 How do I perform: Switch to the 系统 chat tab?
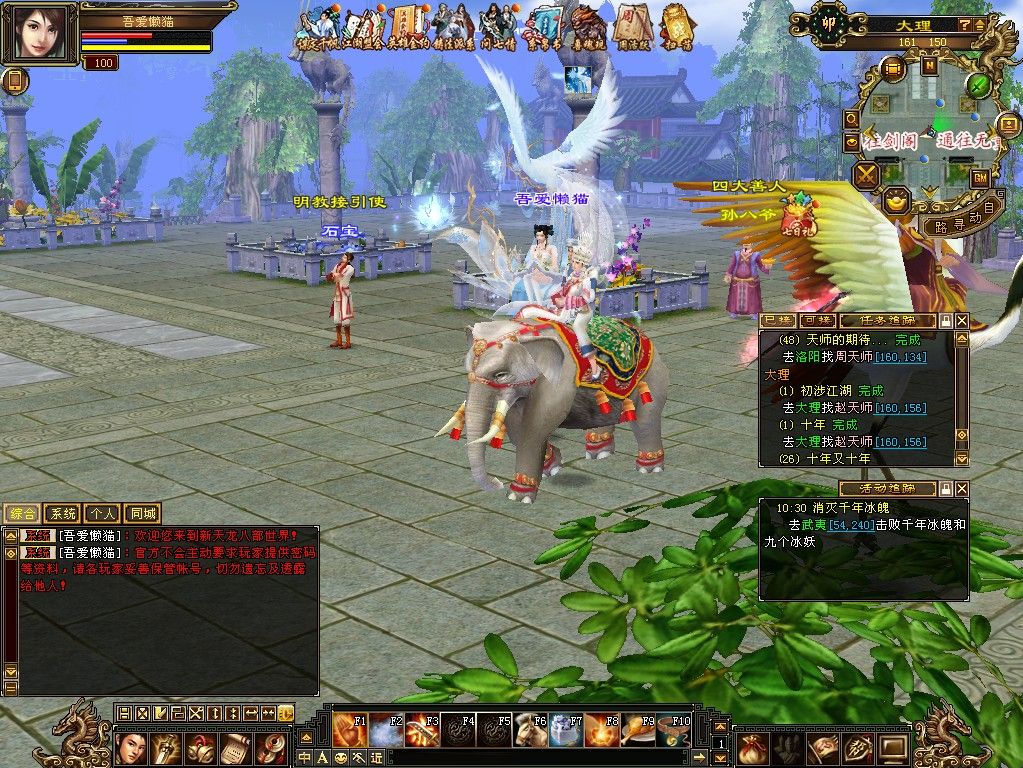pos(63,513)
